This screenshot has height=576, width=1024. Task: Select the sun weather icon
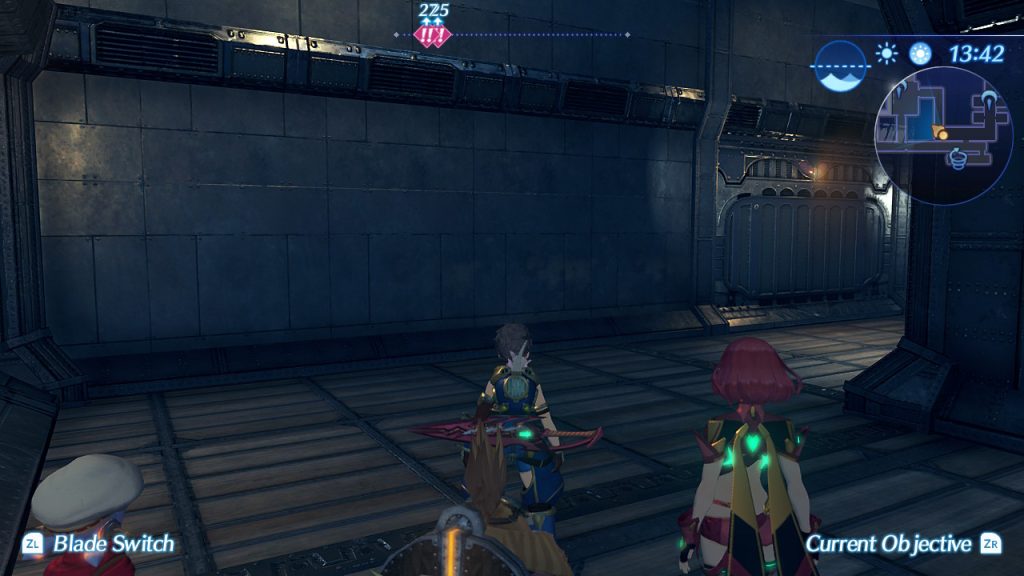pyautogui.click(x=887, y=53)
